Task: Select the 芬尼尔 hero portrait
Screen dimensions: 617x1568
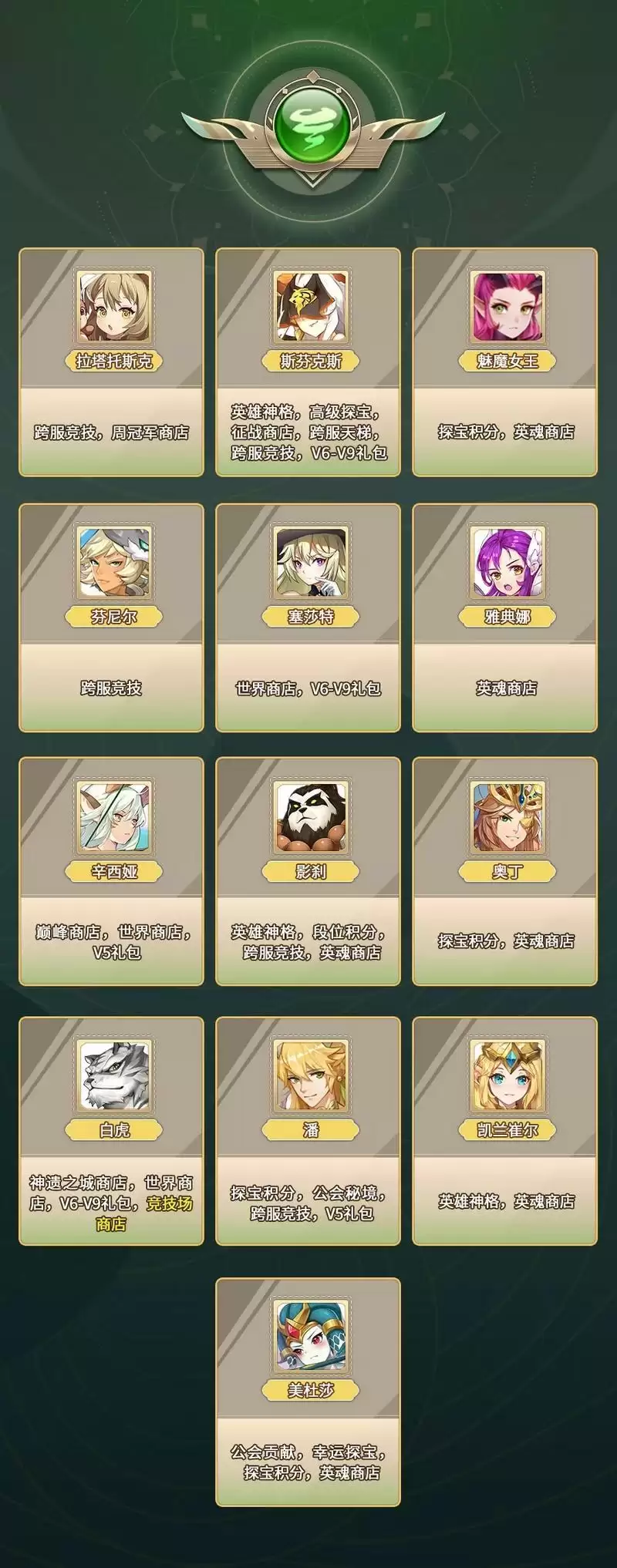Action: tap(114, 563)
